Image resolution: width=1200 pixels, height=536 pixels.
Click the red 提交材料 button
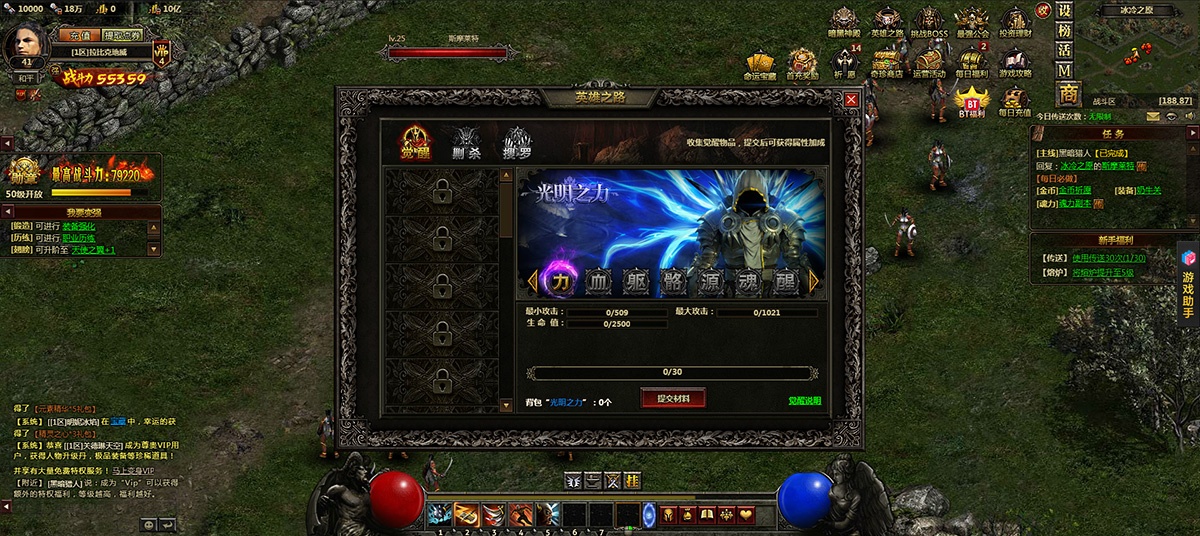(x=673, y=398)
